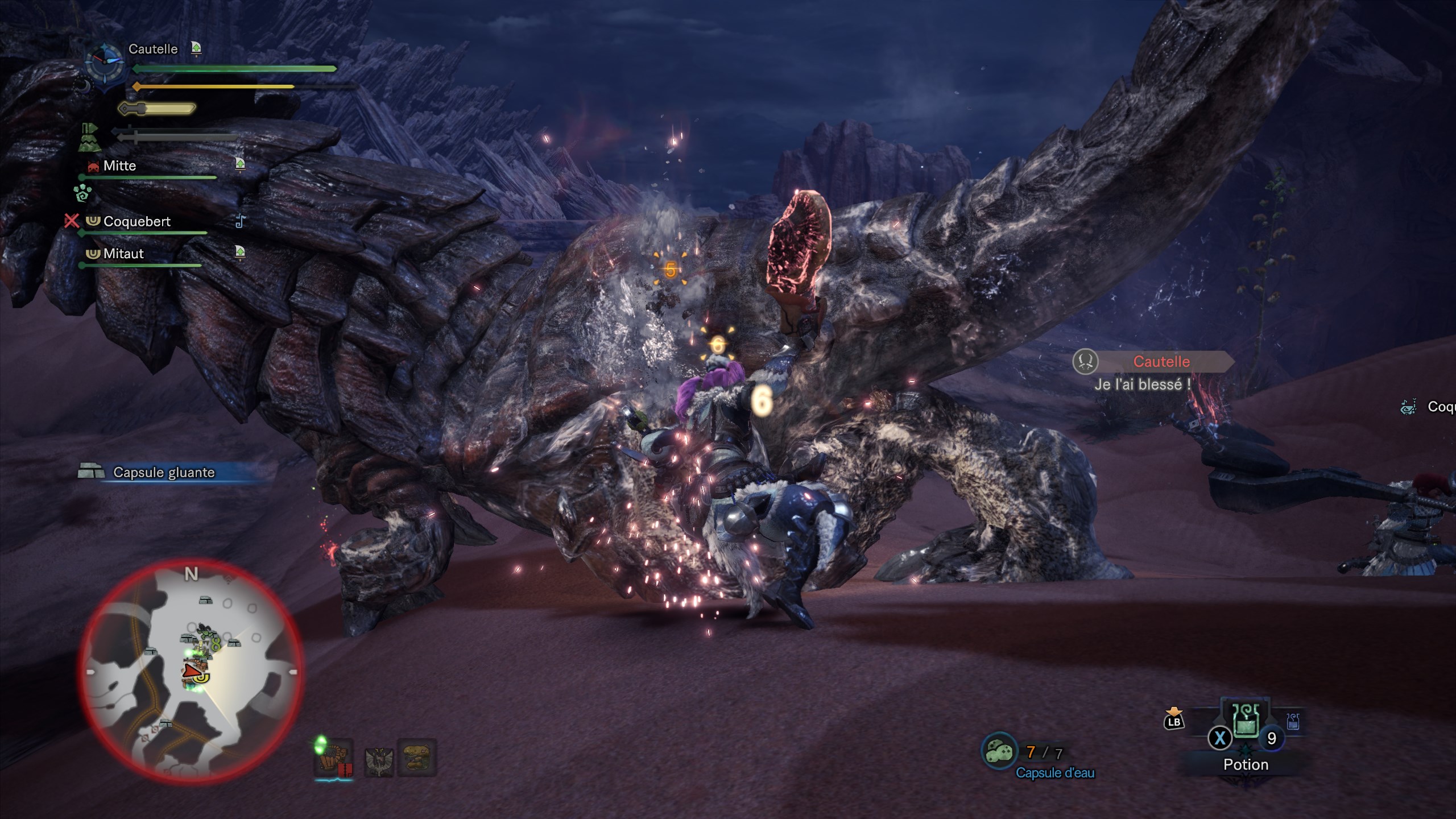1456x819 pixels.
Task: Open the circular minimap
Action: [191, 671]
